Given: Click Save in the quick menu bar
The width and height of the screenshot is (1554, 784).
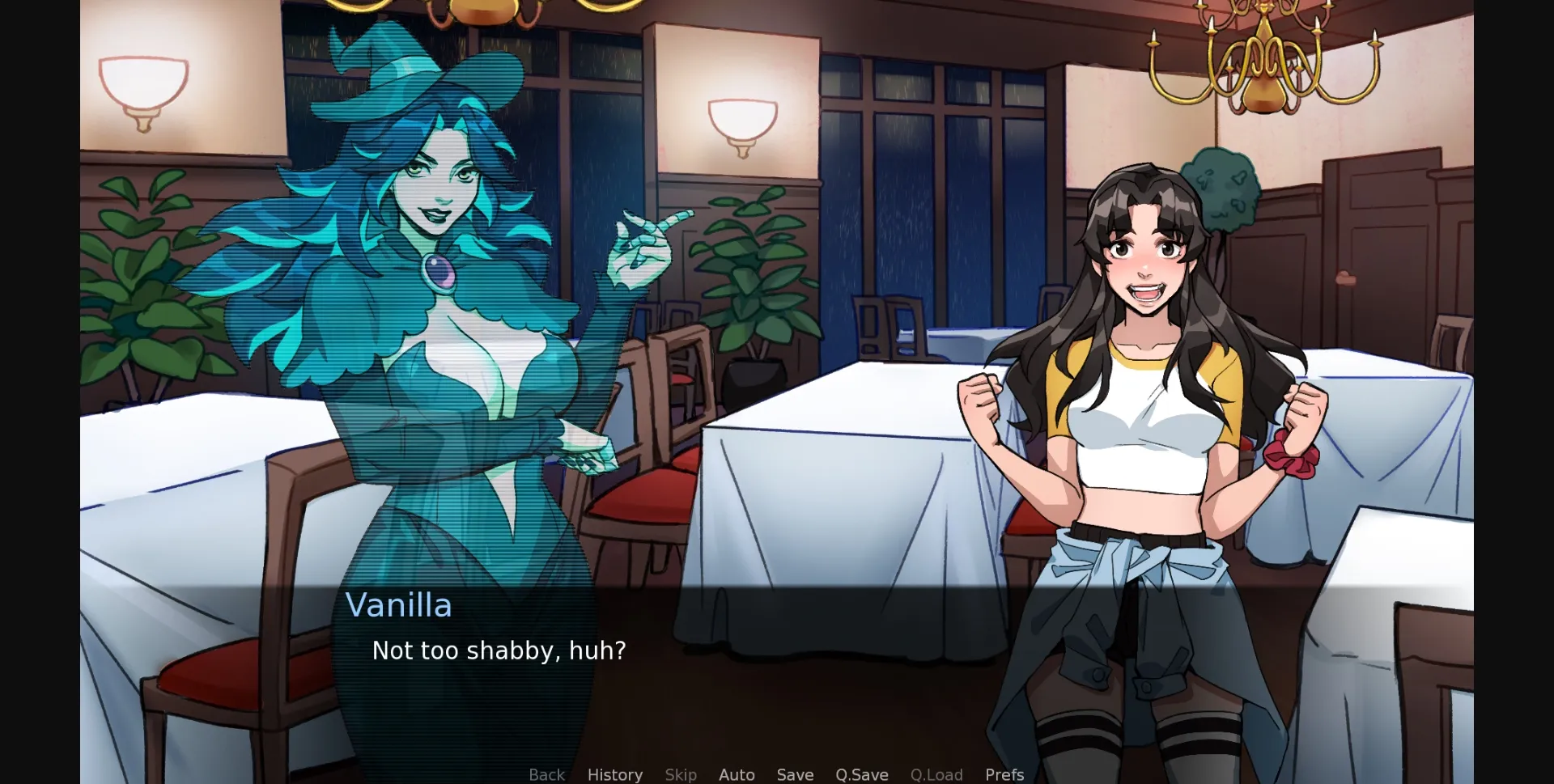Looking at the screenshot, I should [x=795, y=774].
